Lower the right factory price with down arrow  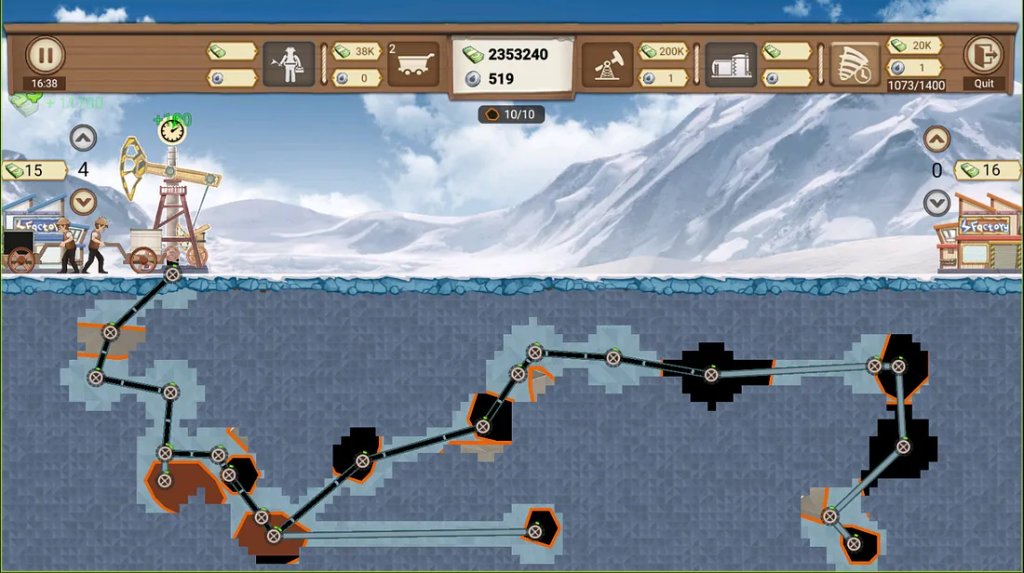tap(936, 202)
